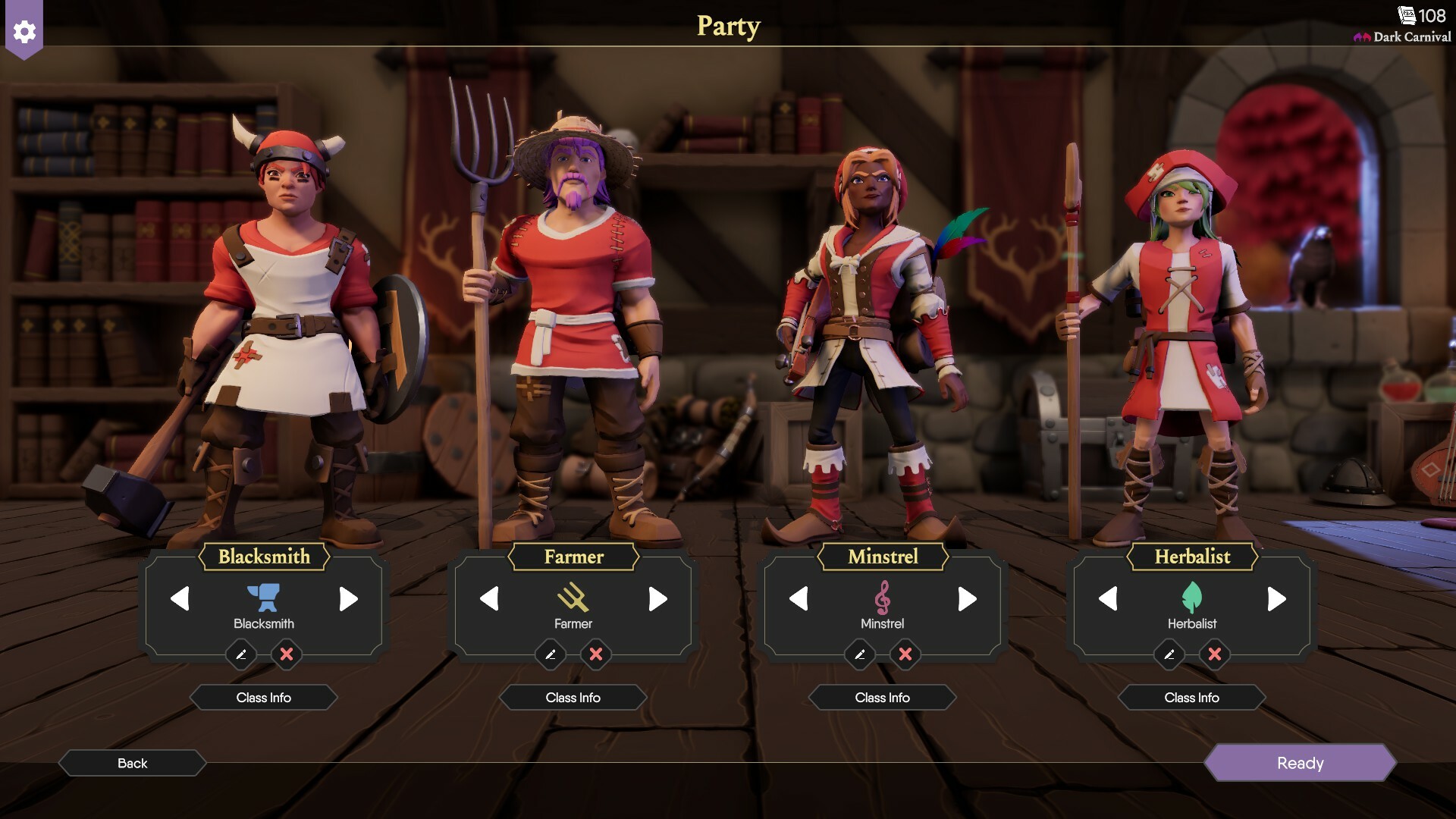Viewport: 1456px width, 819px height.
Task: Open Class Info for the Blacksmith
Action: pyautogui.click(x=263, y=698)
